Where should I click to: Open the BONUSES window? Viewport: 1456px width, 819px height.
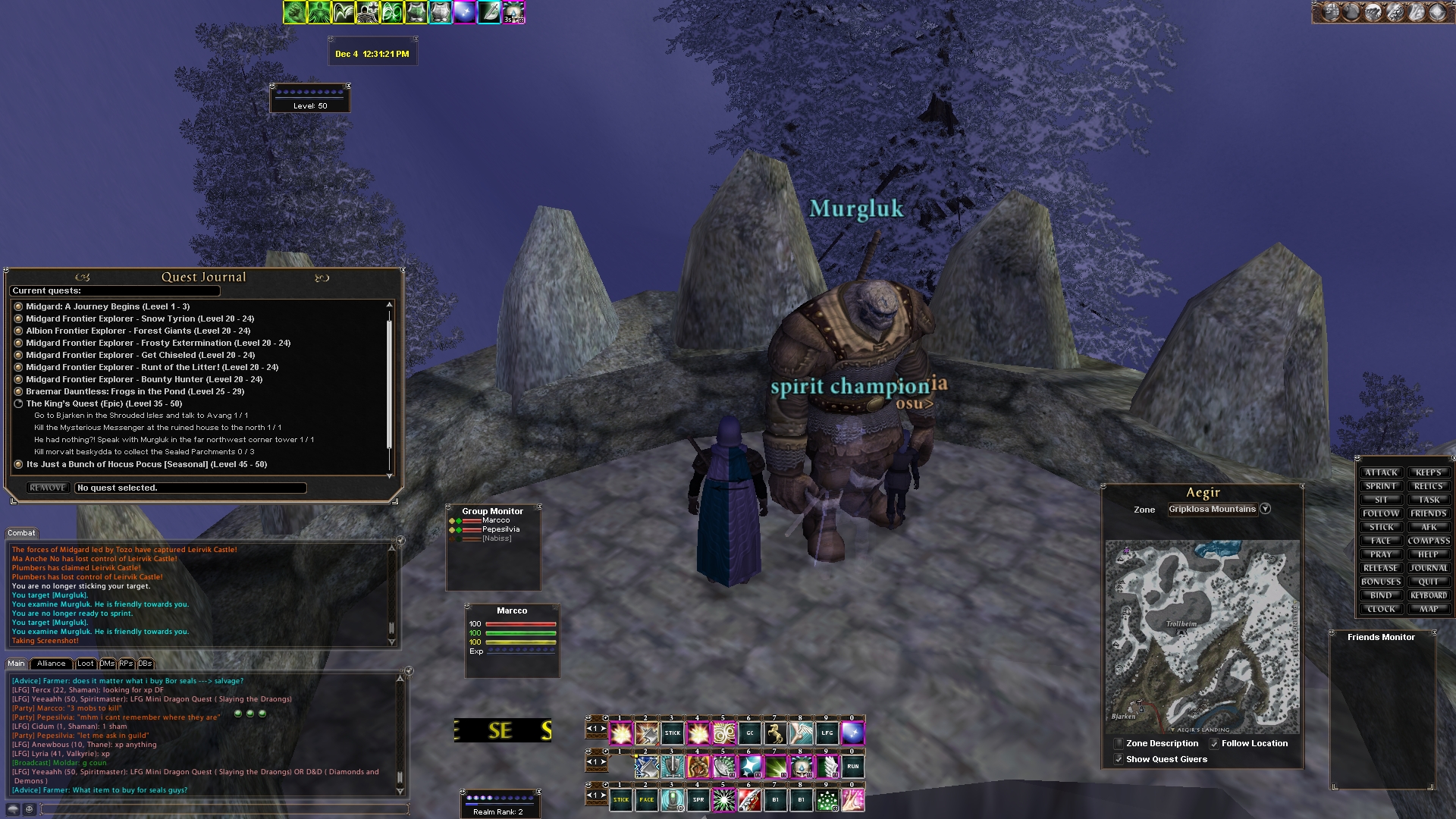[1380, 582]
